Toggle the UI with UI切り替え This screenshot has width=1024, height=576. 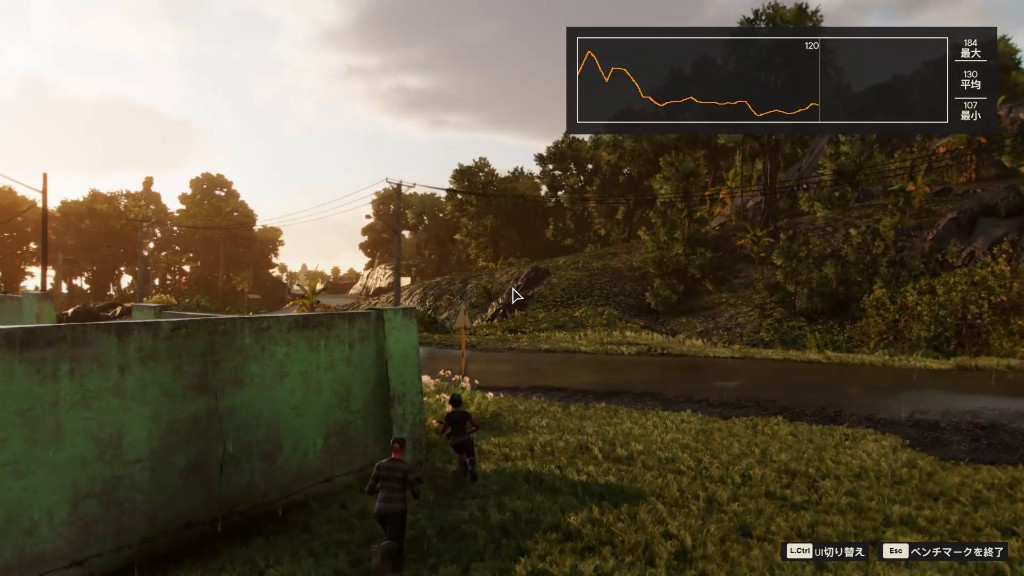point(826,551)
